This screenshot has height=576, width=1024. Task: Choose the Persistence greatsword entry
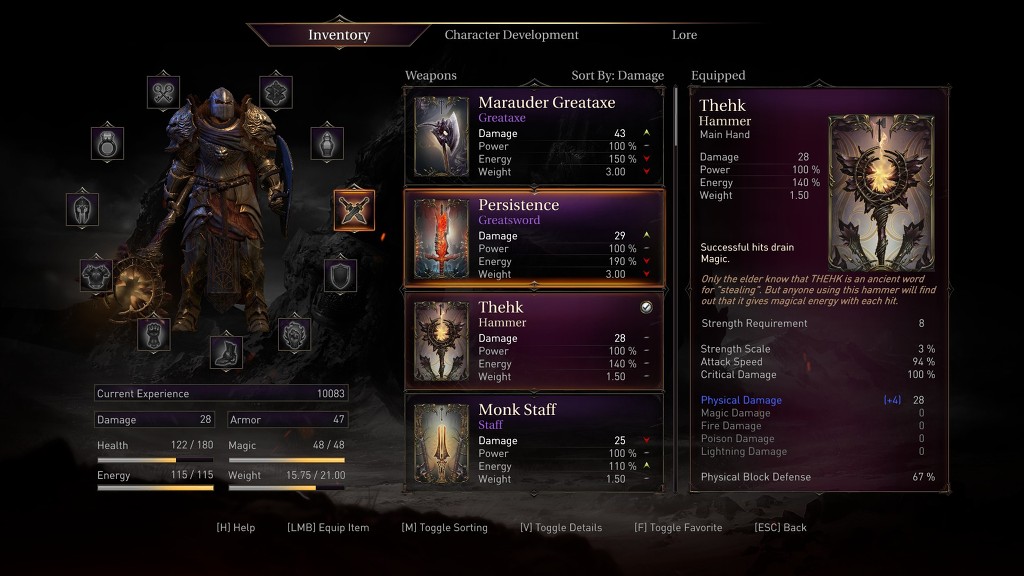coord(534,239)
